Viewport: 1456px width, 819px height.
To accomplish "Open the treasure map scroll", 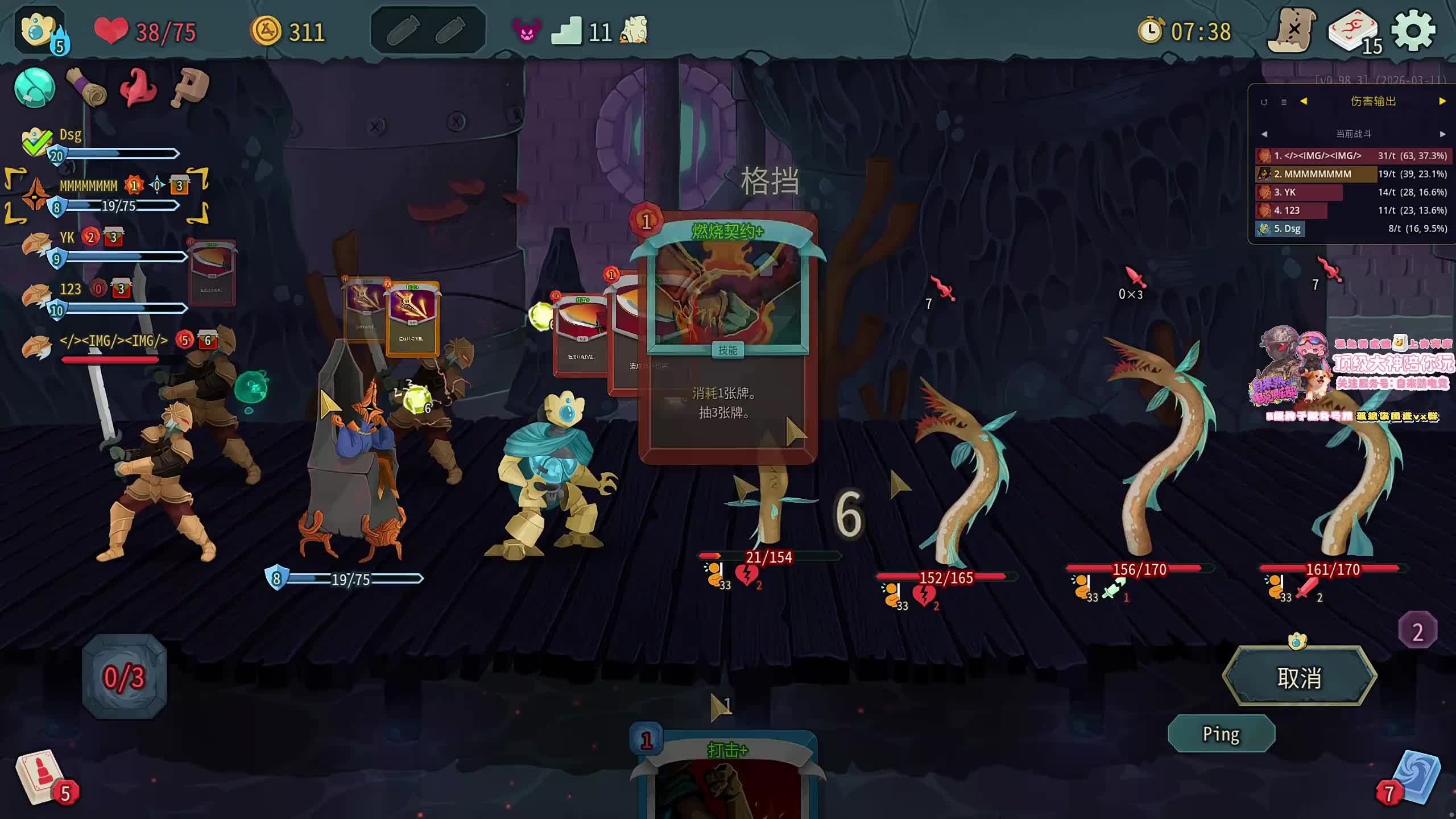I will (1293, 31).
